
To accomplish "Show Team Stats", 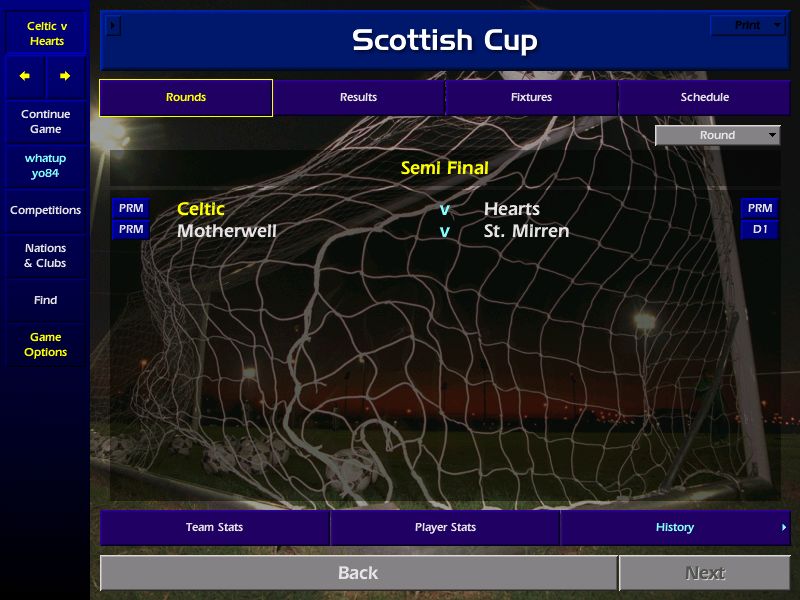I will pyautogui.click(x=214, y=527).
